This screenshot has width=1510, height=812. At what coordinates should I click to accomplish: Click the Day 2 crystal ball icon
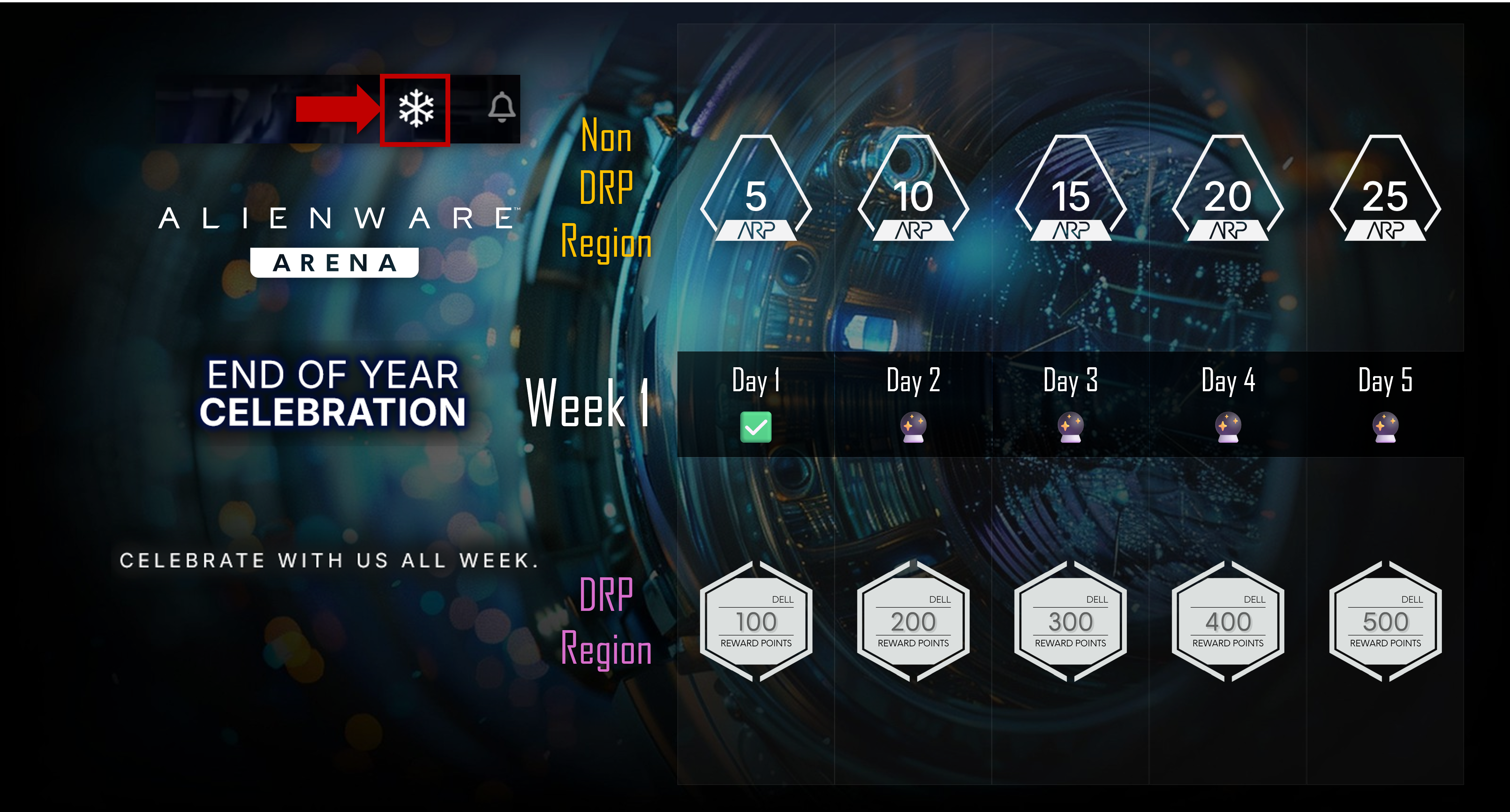[x=913, y=427]
